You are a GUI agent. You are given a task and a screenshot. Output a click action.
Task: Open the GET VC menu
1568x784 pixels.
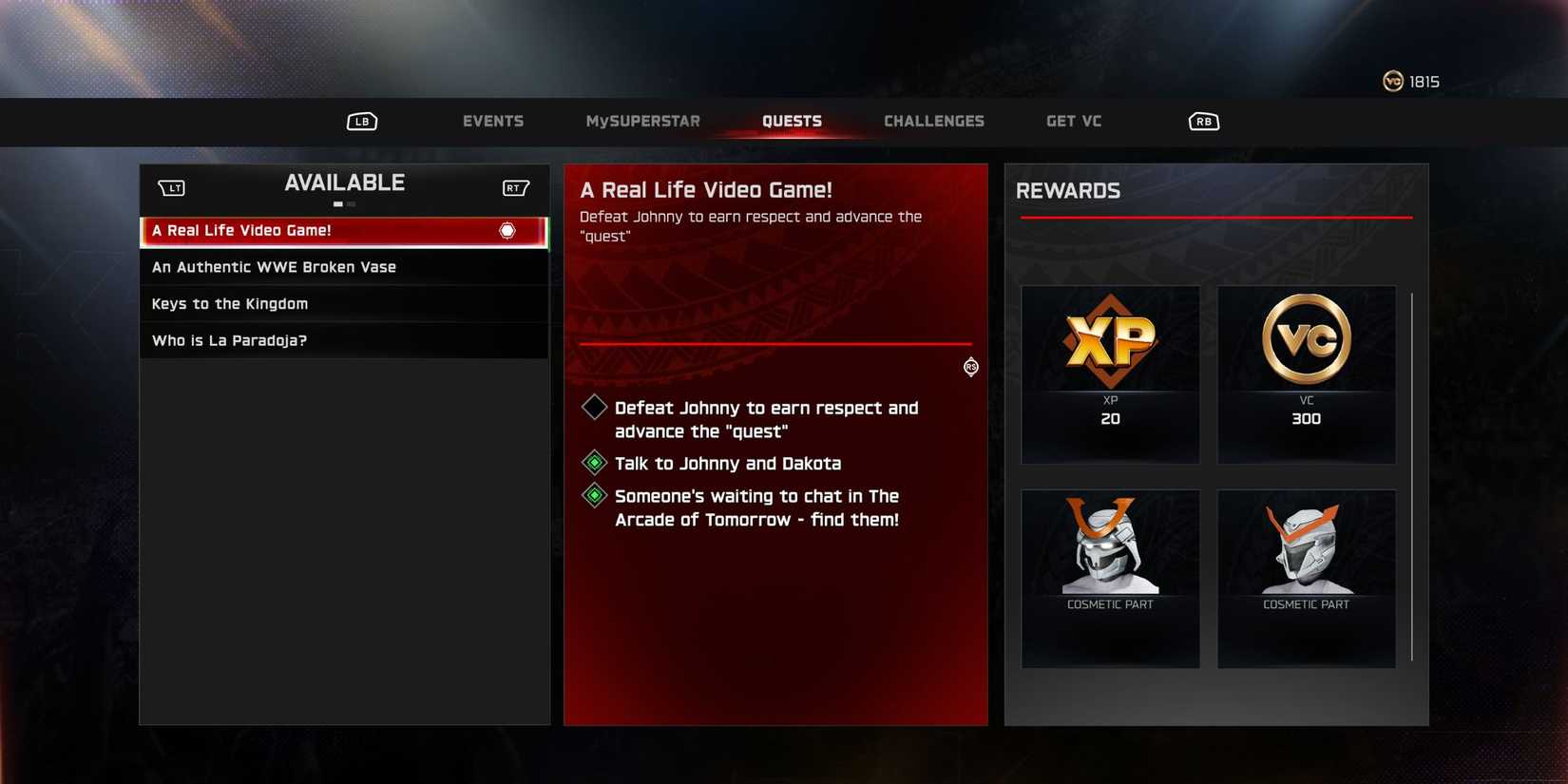[1073, 121]
